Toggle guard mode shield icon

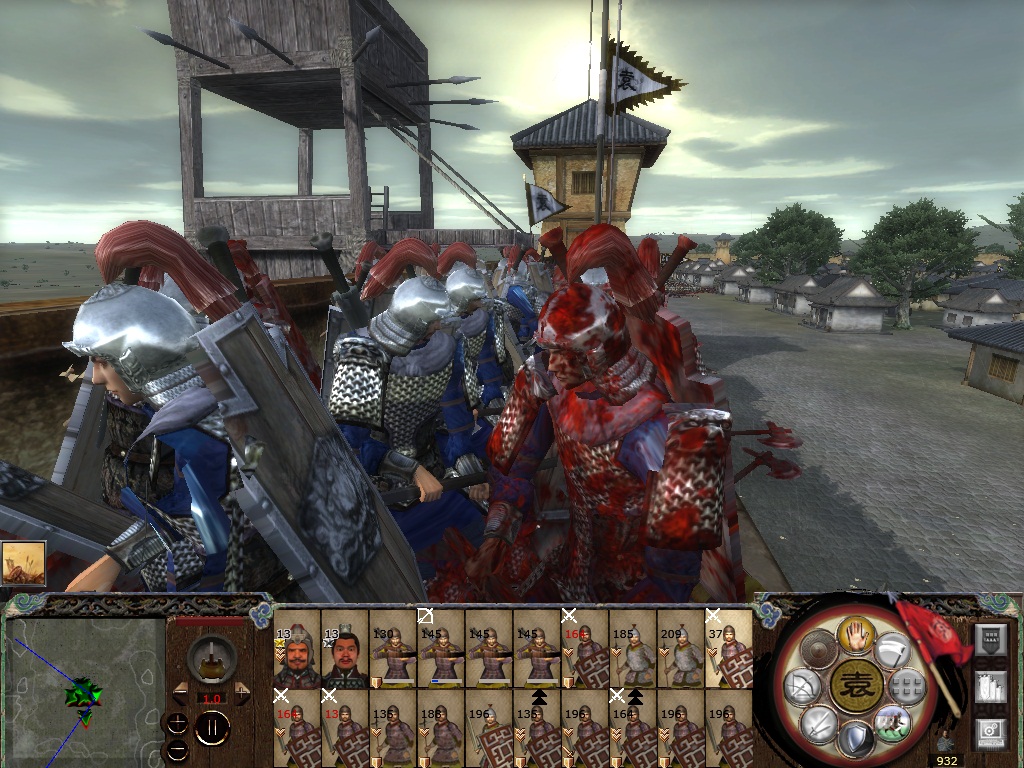click(857, 740)
